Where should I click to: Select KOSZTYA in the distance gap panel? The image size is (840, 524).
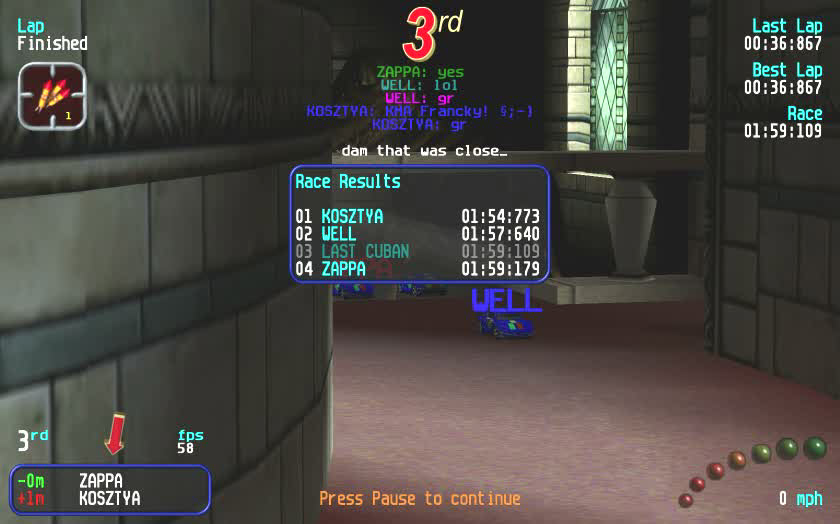pos(109,498)
